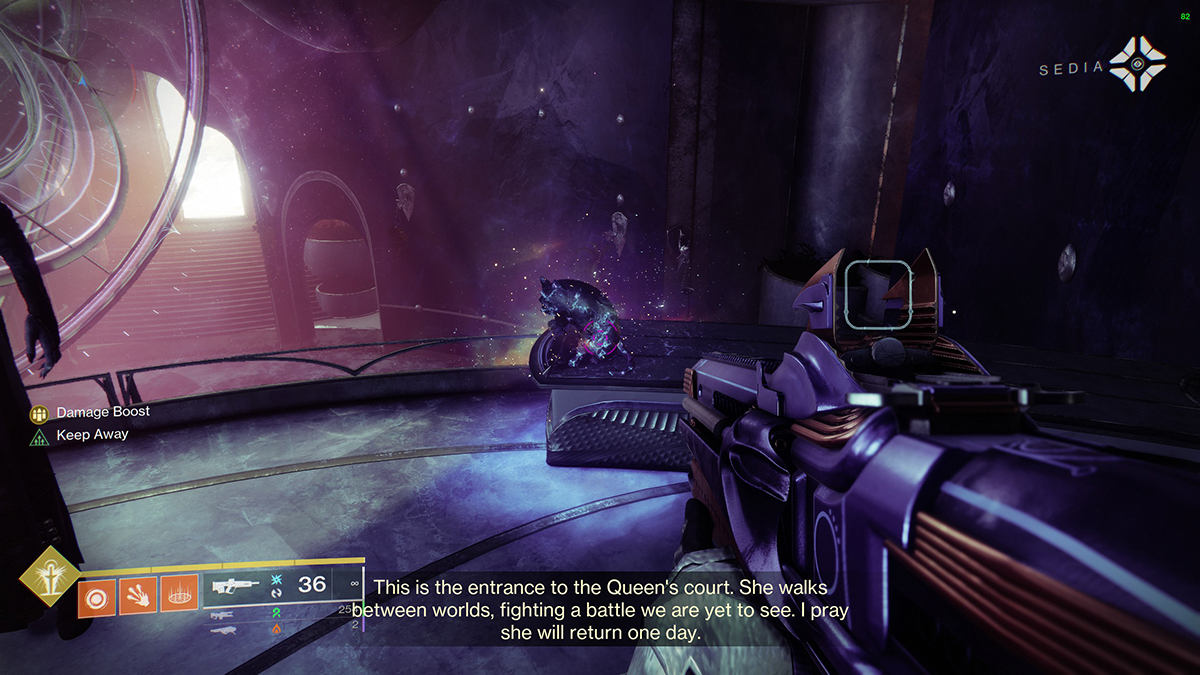Screen dimensions: 1200x675
Task: Open the Ghost icon beside SEDIA
Action: click(1137, 66)
